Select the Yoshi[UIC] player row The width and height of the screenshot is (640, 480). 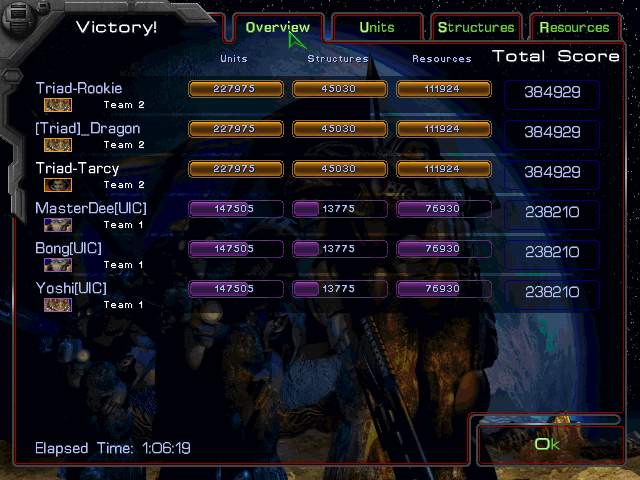click(71, 289)
